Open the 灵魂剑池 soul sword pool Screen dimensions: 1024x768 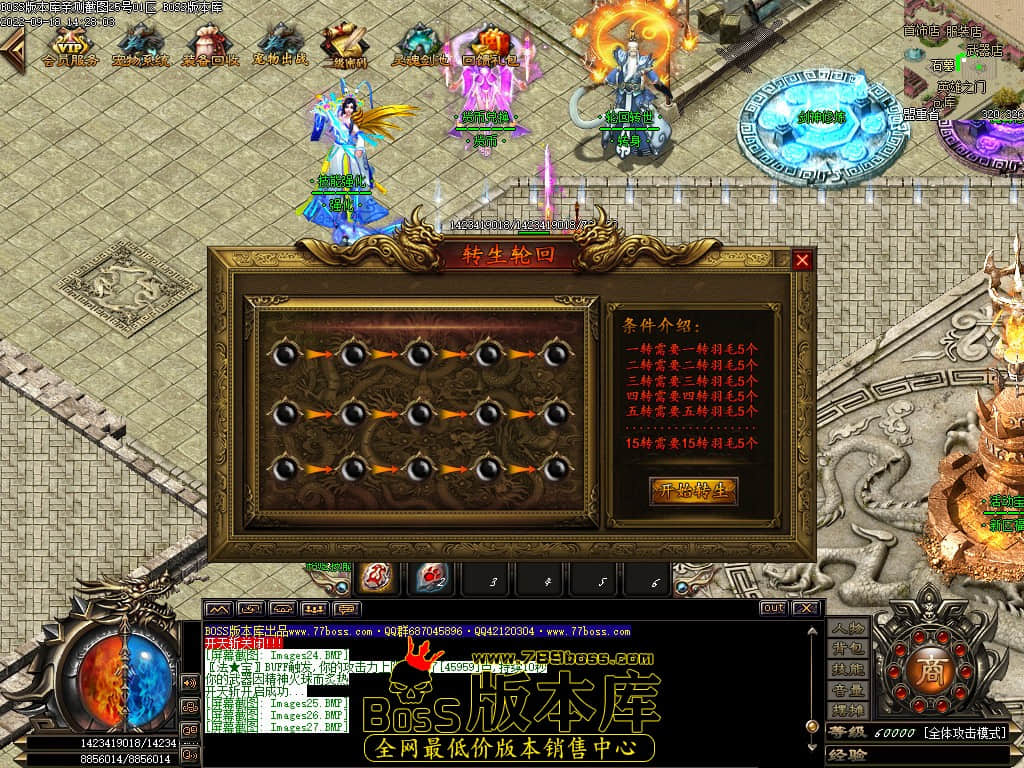point(420,45)
